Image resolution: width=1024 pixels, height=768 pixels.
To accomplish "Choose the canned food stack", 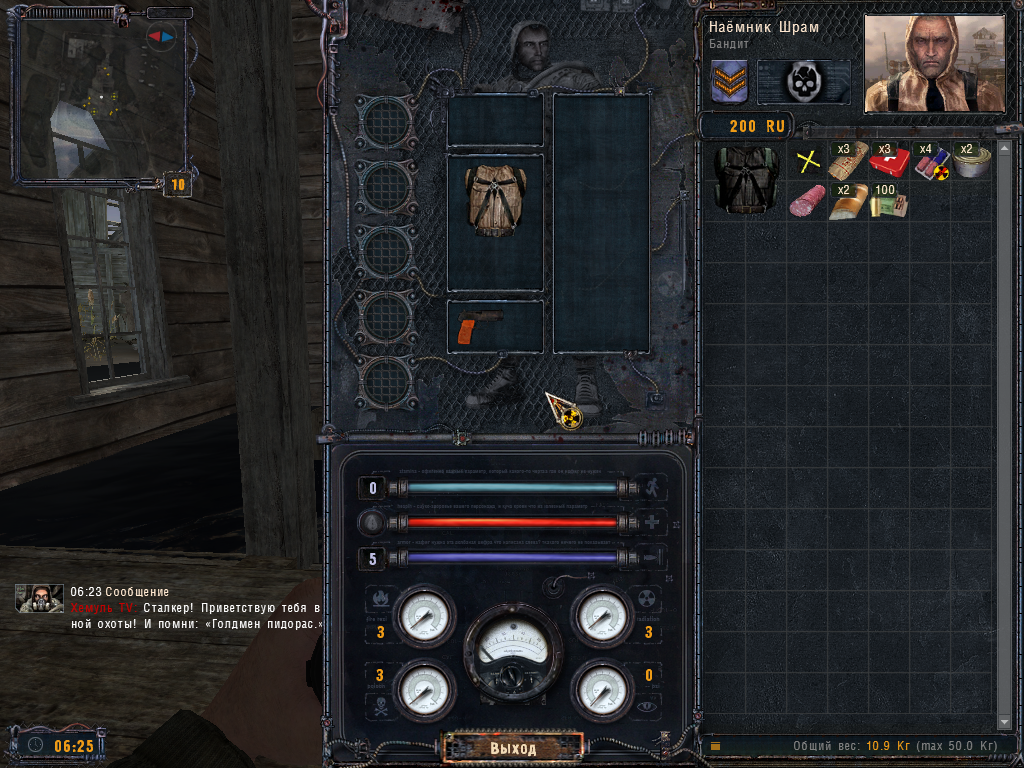I will click(969, 161).
